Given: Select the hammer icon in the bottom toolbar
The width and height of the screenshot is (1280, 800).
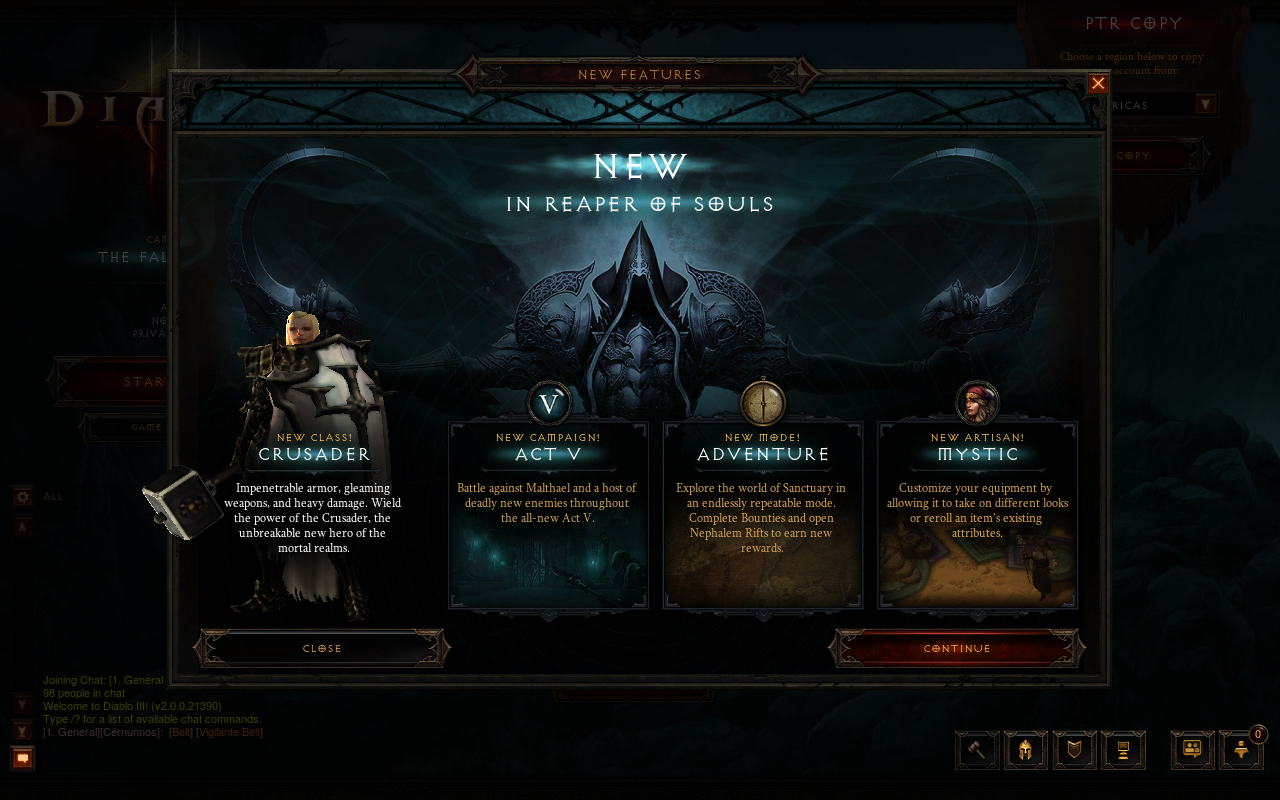Looking at the screenshot, I should pos(977,750).
